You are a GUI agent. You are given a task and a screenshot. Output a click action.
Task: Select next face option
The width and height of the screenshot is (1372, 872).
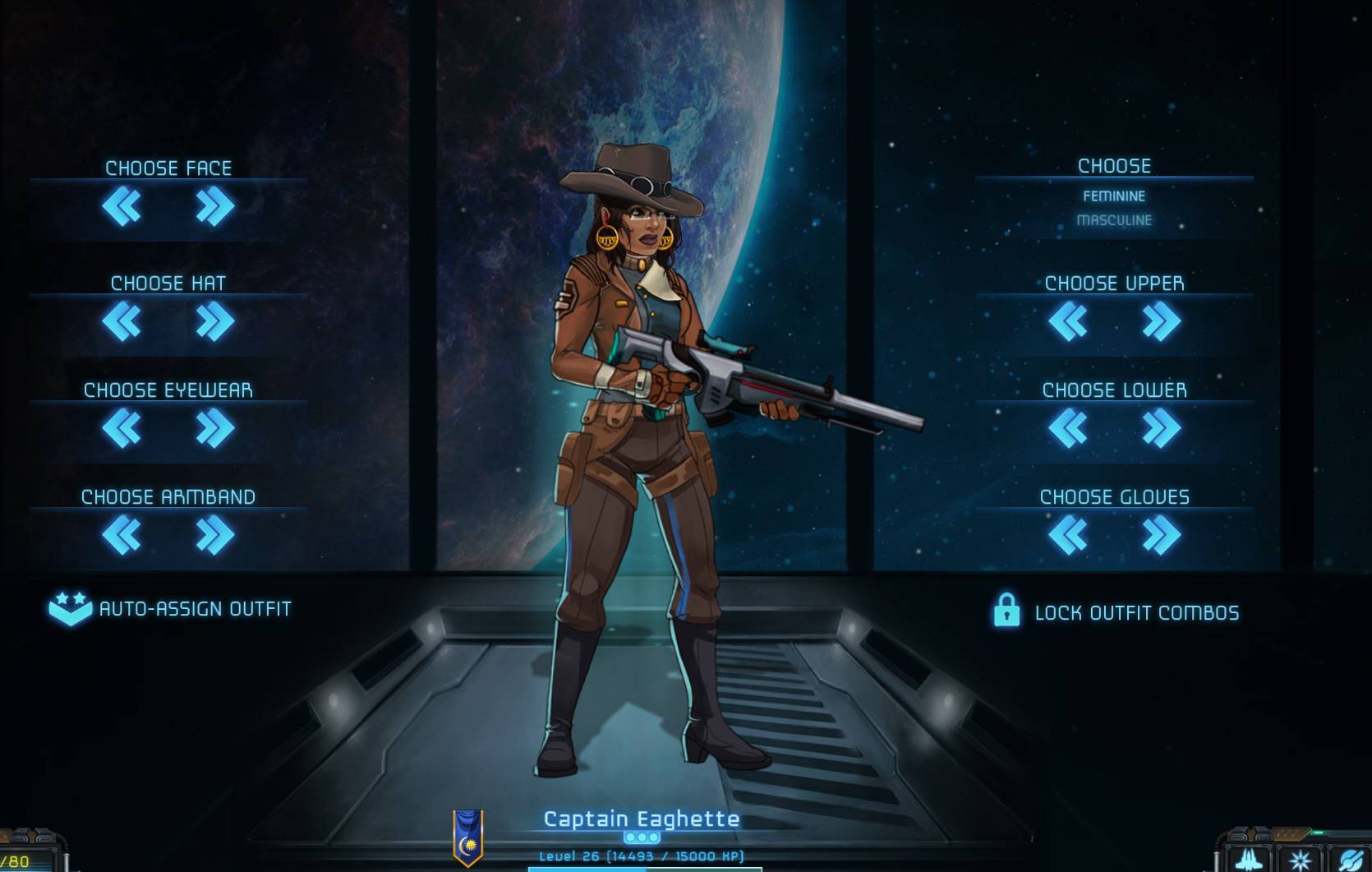(215, 206)
